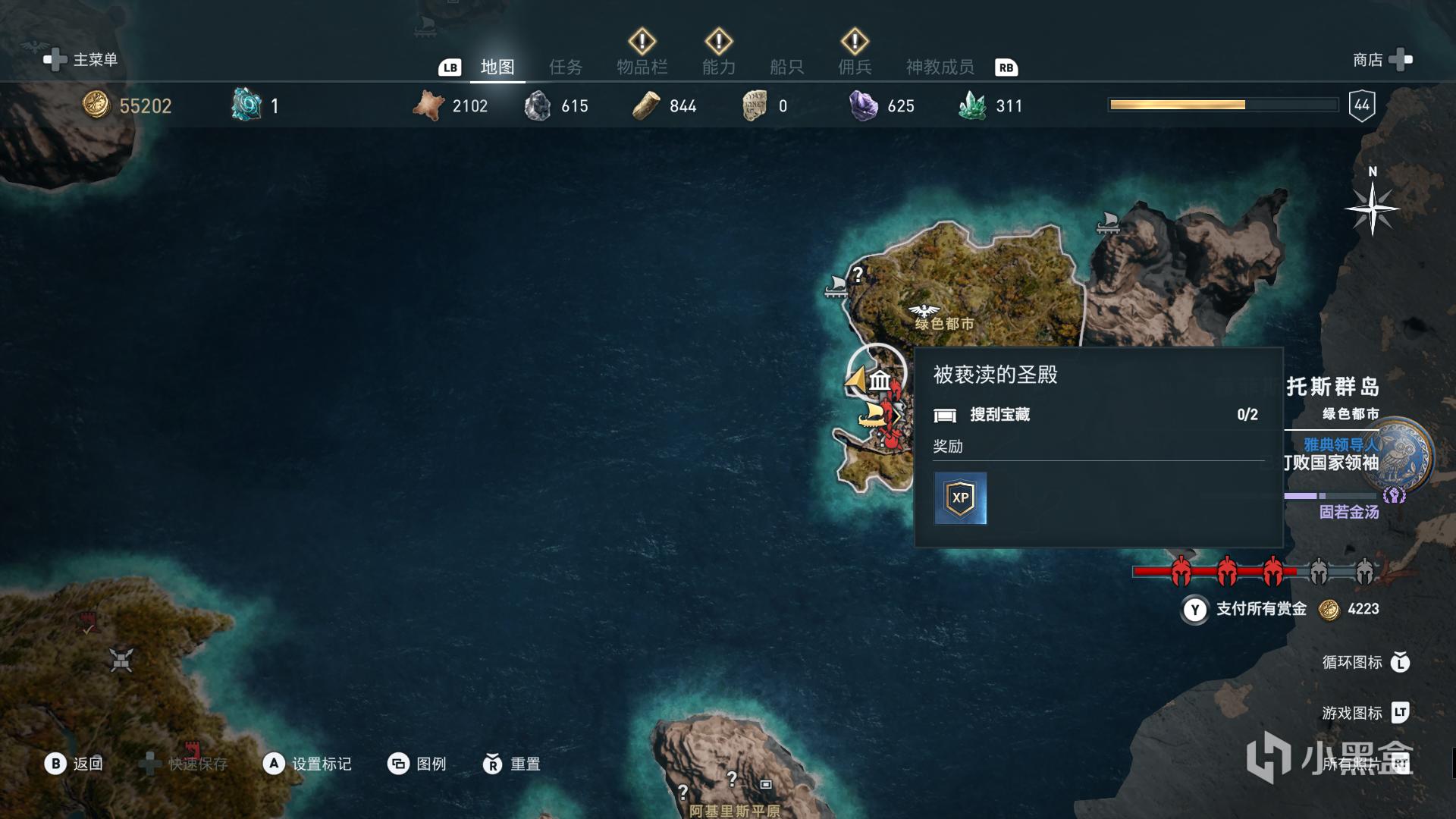Select the temple marker on the island
The image size is (1456, 819).
pos(880,379)
